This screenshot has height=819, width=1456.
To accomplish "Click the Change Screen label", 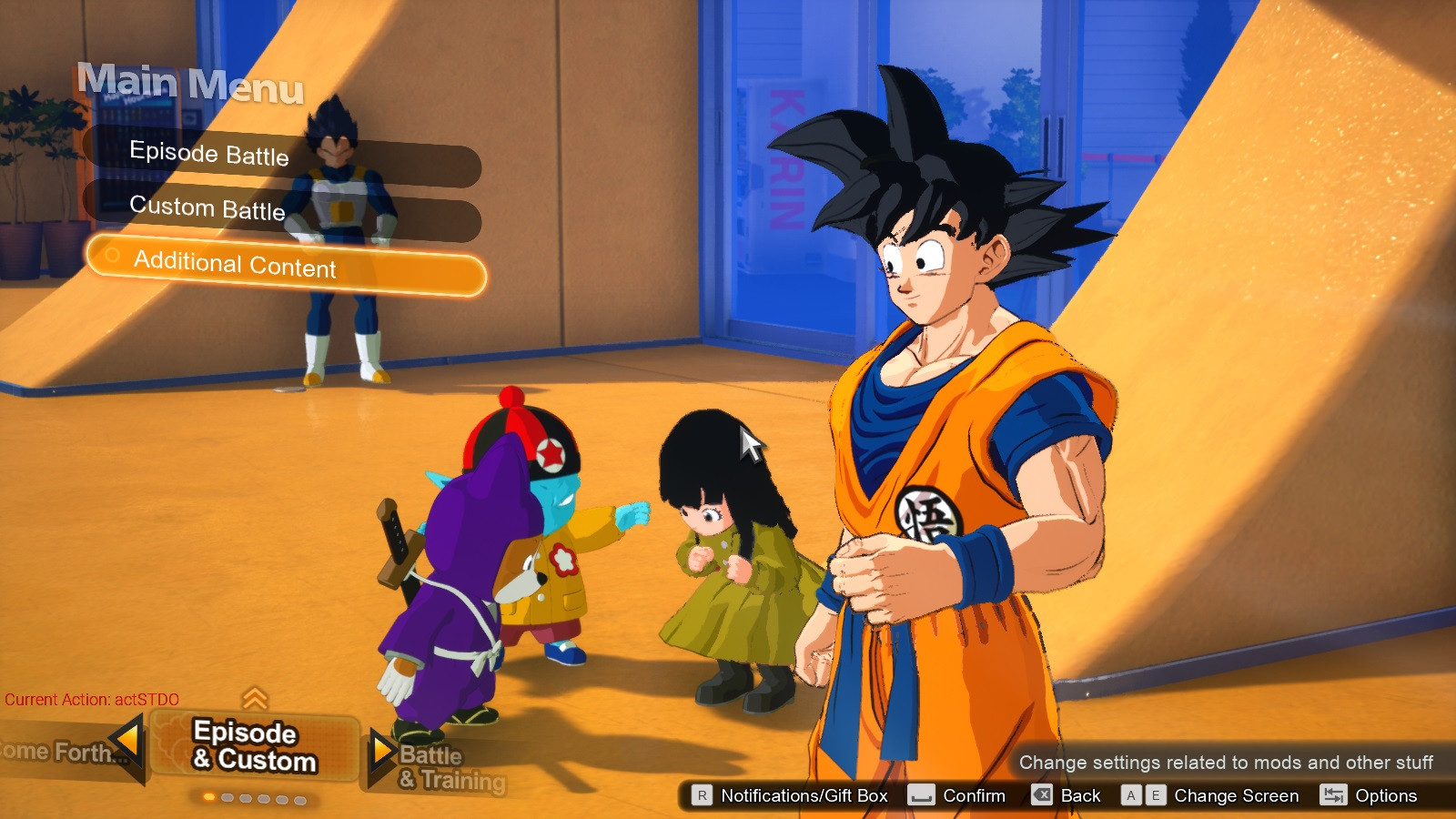I will pyautogui.click(x=1236, y=795).
